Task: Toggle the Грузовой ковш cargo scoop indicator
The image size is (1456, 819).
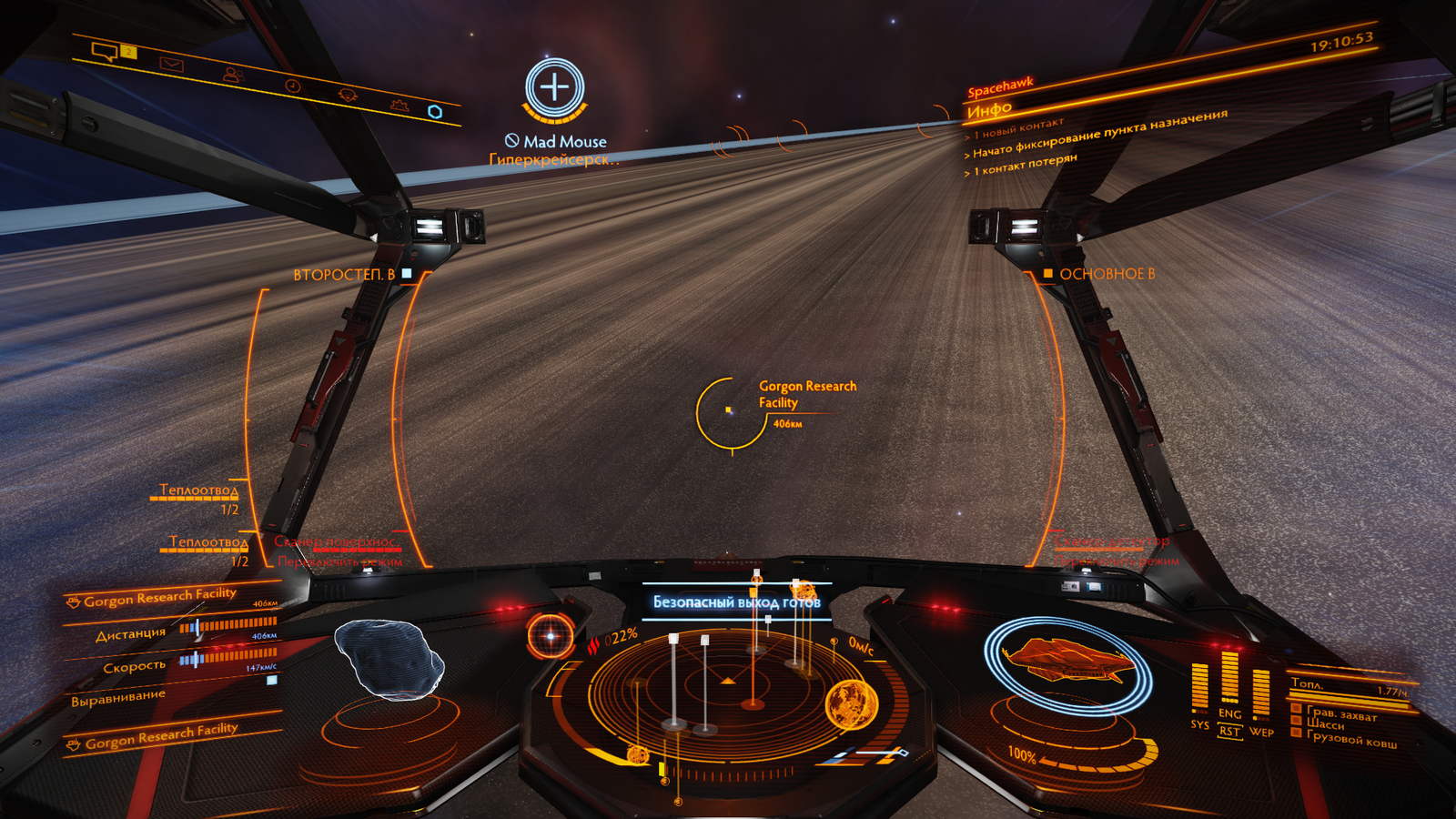Action: point(1350,740)
